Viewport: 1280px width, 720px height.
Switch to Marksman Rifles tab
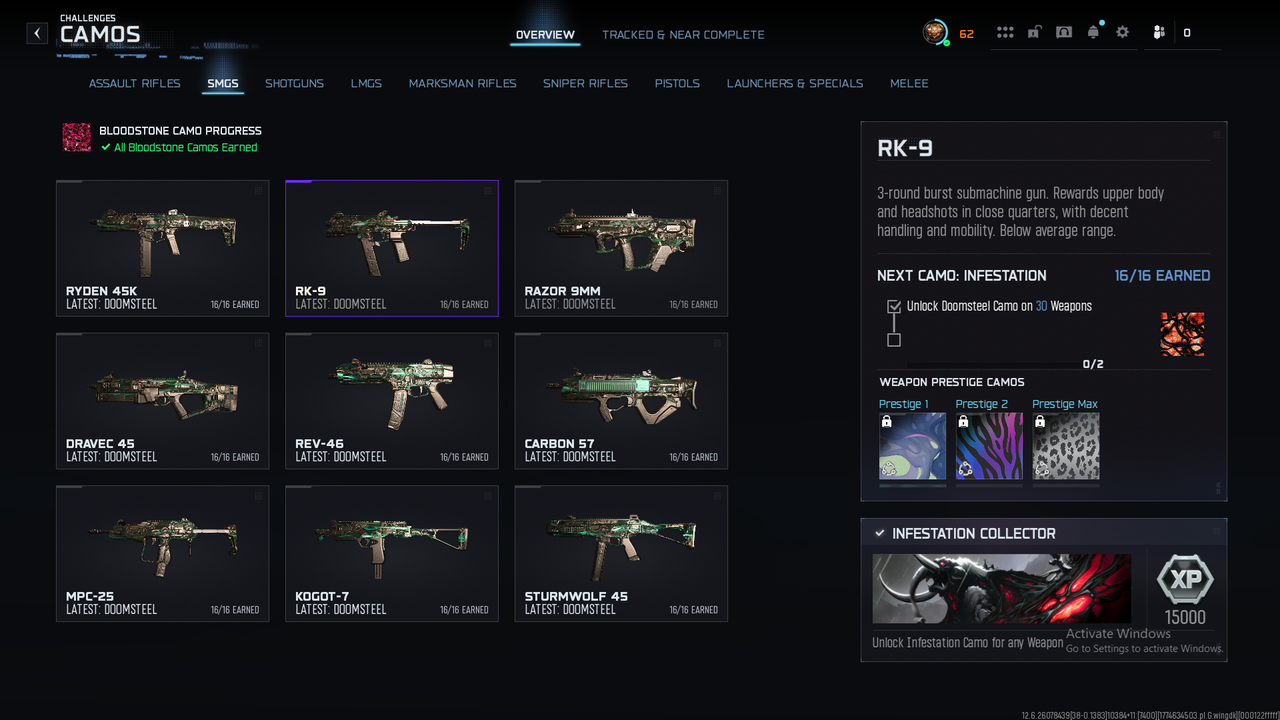[x=462, y=84]
